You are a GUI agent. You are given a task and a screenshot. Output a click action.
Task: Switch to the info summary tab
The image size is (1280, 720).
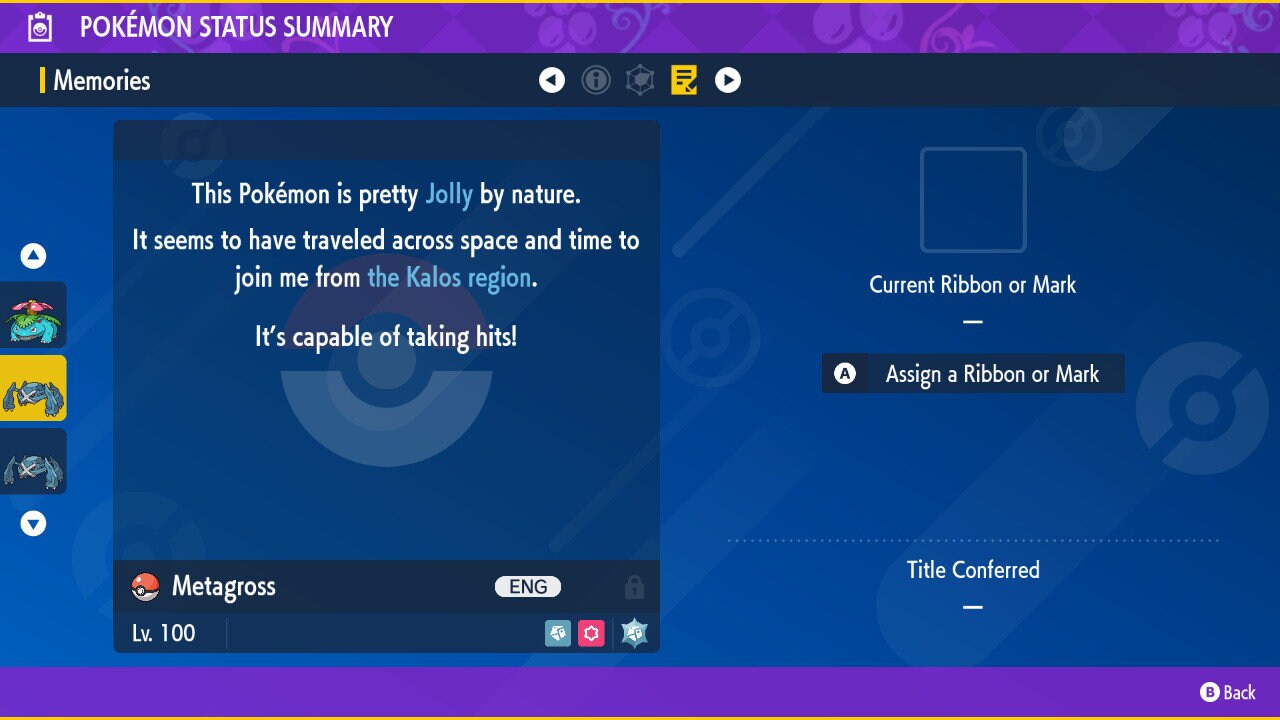click(x=596, y=80)
